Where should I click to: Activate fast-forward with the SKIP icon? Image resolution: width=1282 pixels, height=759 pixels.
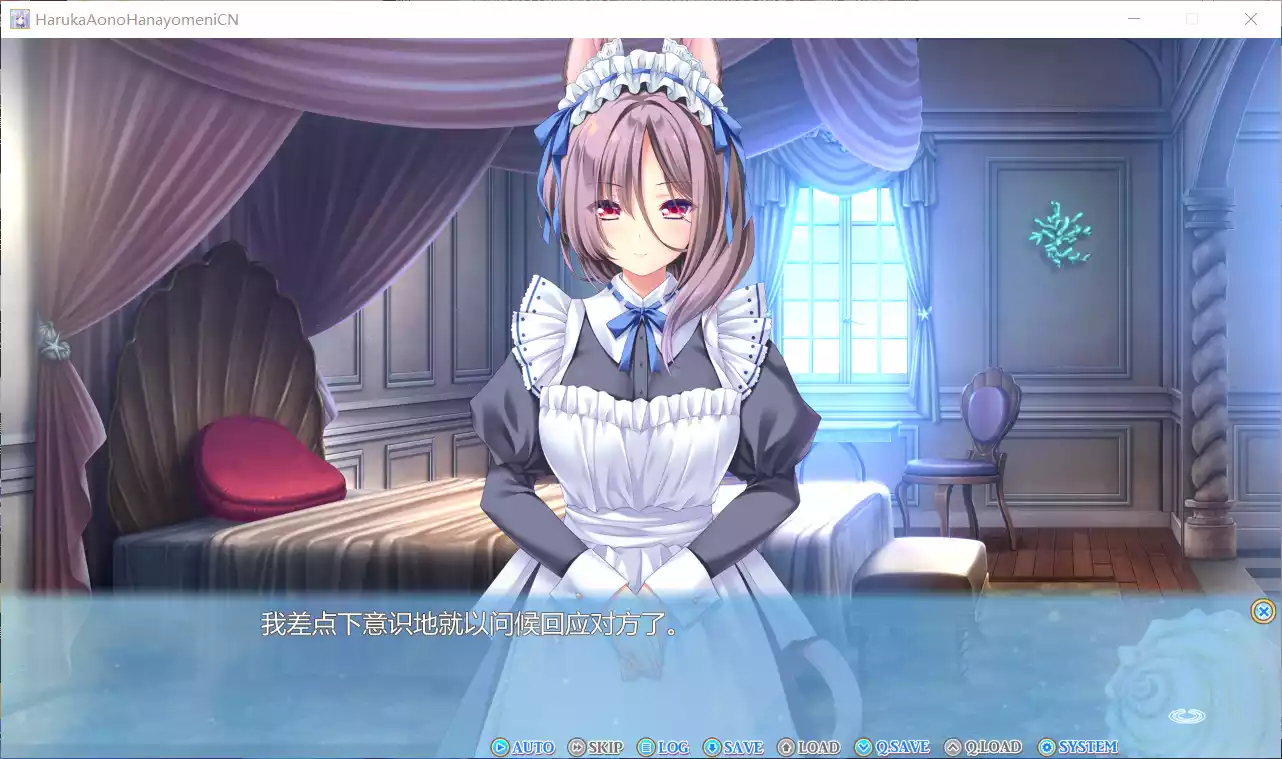[575, 746]
